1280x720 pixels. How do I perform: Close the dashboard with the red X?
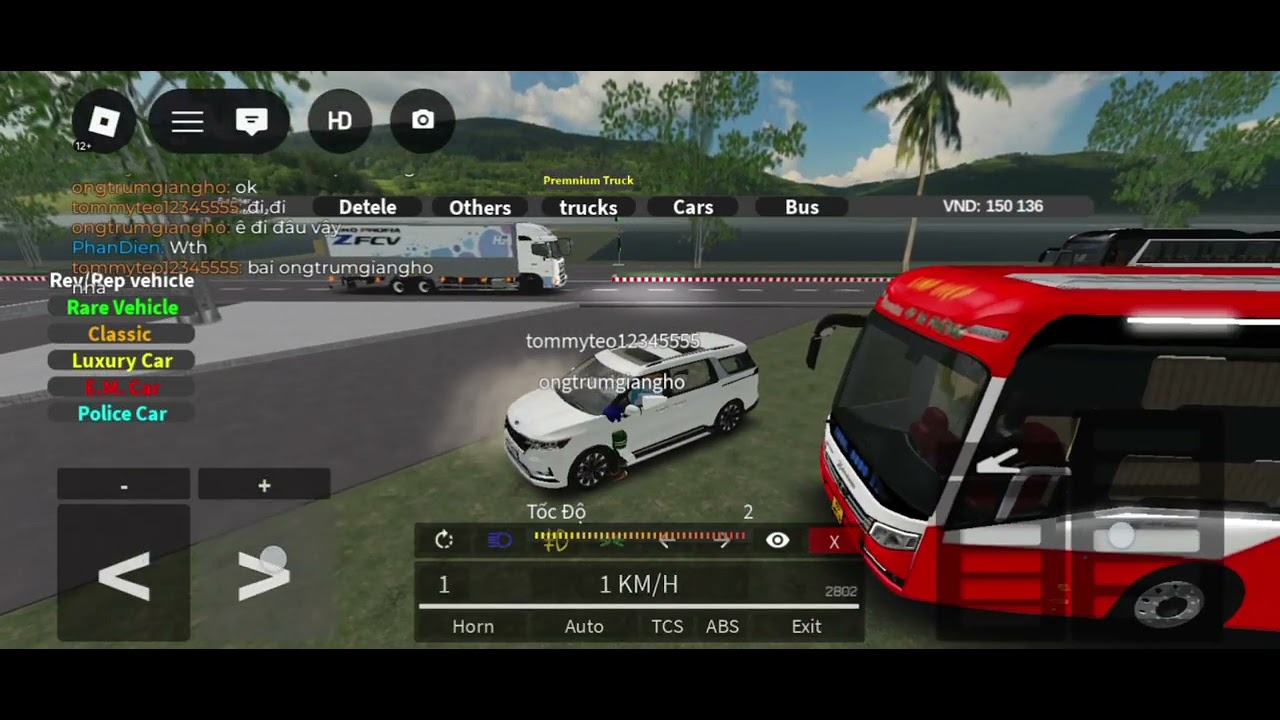click(834, 542)
